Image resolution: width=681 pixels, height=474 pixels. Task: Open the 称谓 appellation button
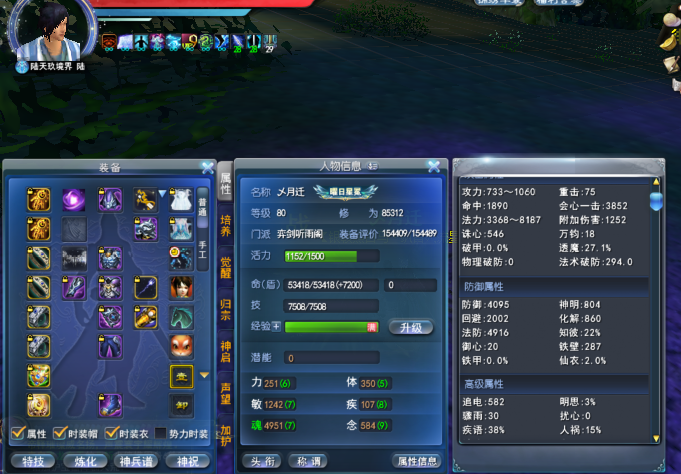pyautogui.click(x=308, y=461)
